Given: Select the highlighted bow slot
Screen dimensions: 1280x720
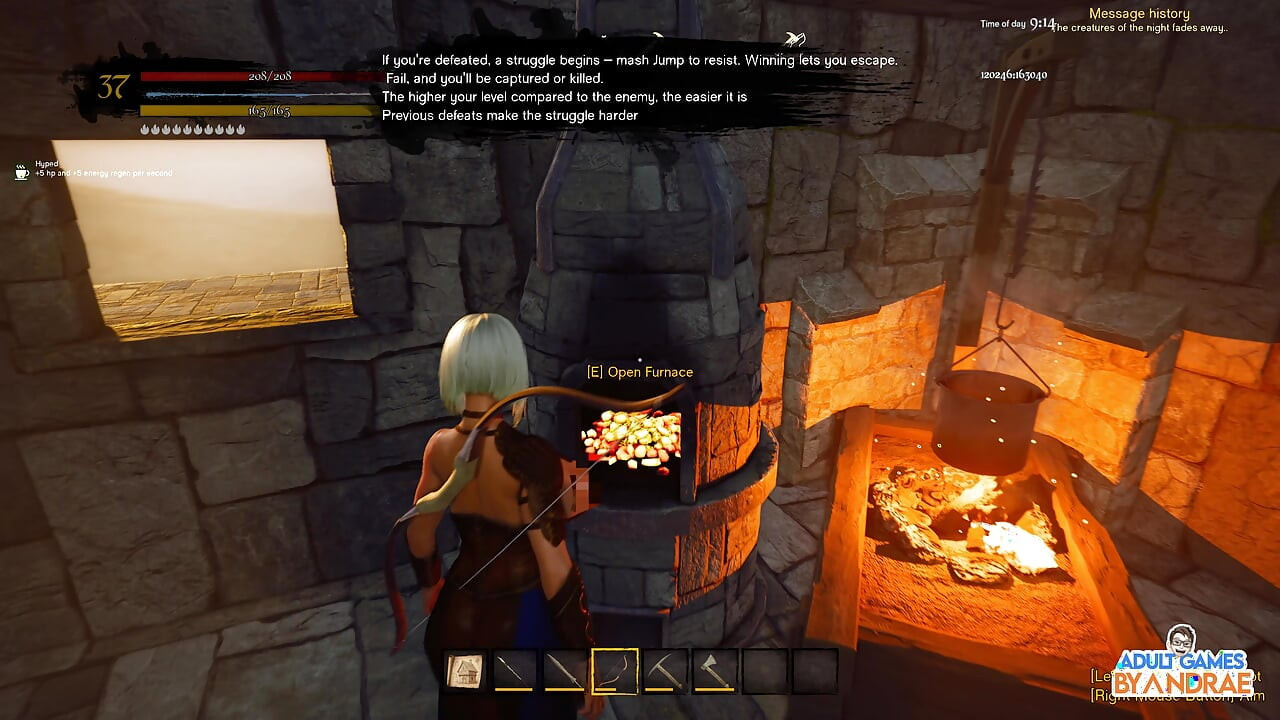Looking at the screenshot, I should coord(615,670).
